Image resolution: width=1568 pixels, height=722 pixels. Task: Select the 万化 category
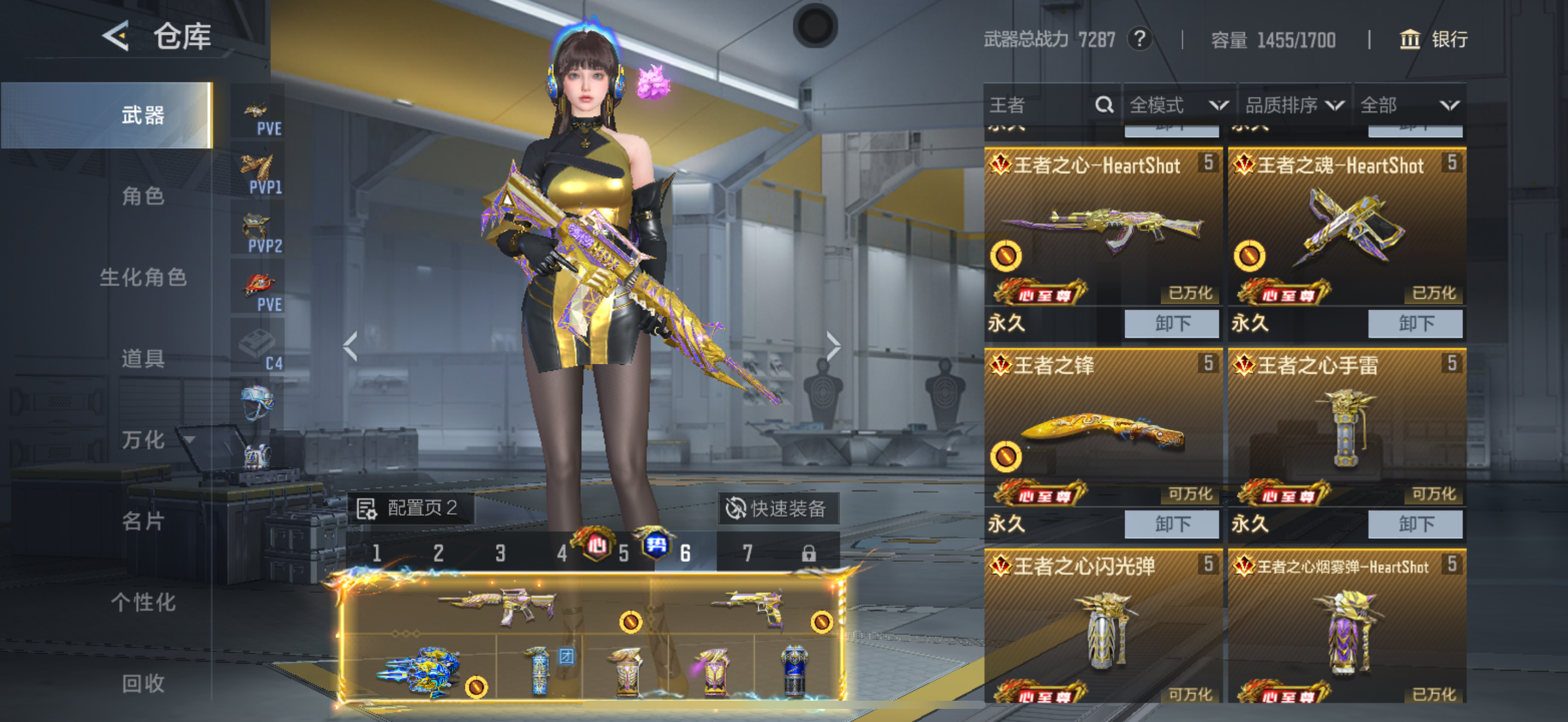tap(143, 440)
